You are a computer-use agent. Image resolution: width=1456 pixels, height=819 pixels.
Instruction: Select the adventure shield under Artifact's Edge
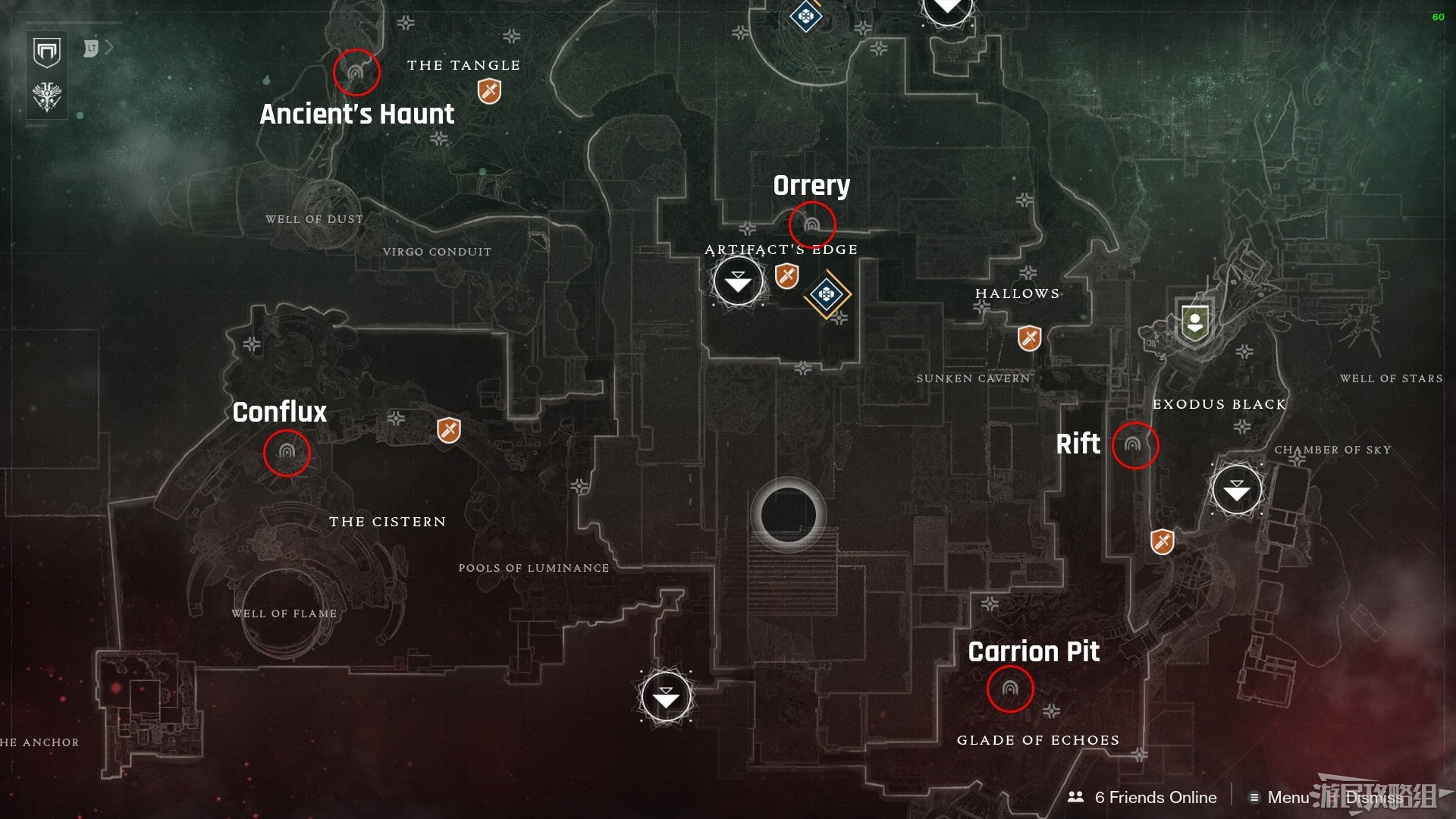pos(787,276)
